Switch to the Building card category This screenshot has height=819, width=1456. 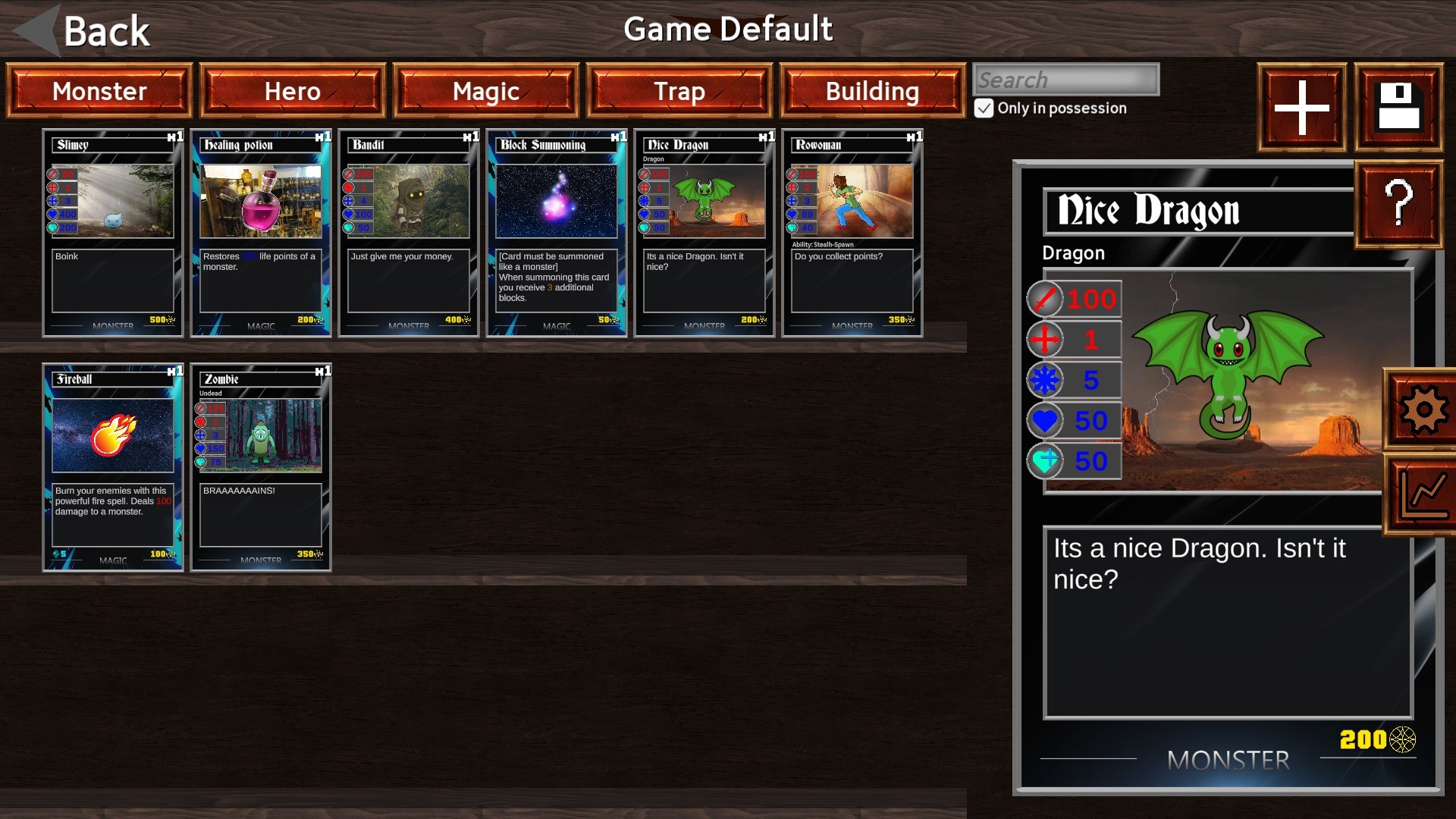[x=871, y=91]
